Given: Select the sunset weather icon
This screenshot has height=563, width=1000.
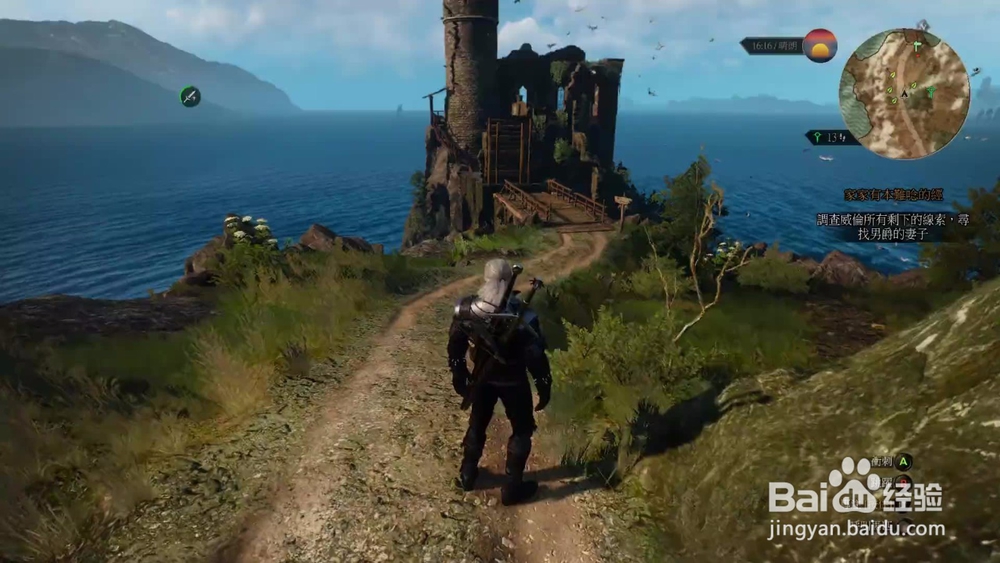Looking at the screenshot, I should click(x=820, y=46).
